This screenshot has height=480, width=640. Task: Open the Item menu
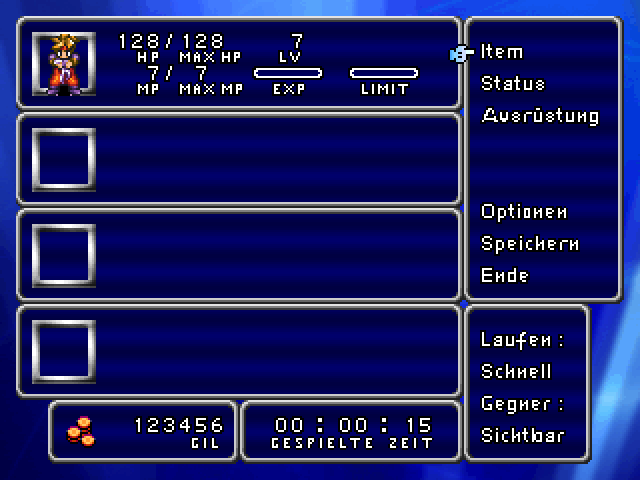[502, 52]
